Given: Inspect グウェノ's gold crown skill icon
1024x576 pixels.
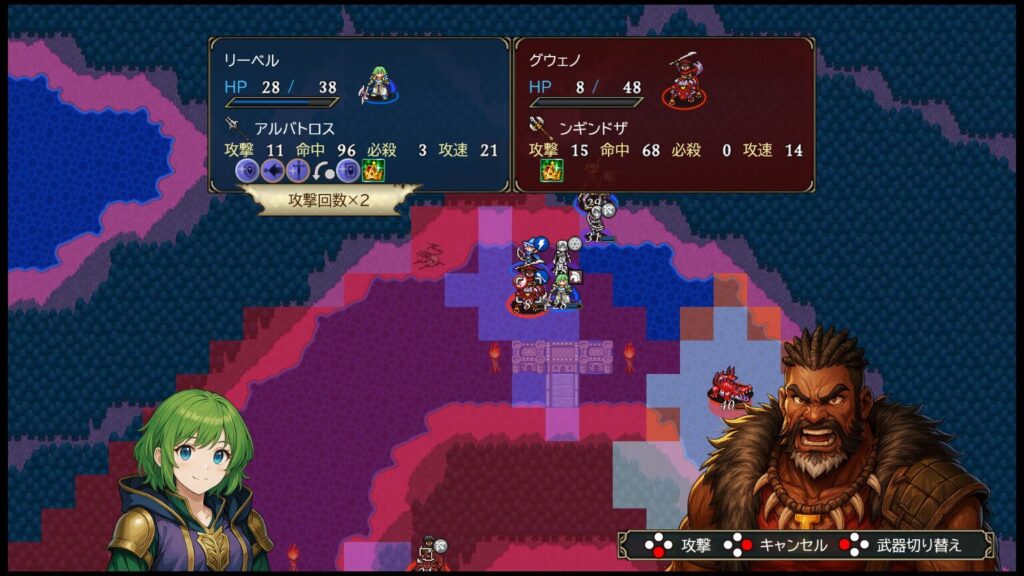Looking at the screenshot, I should click(552, 171).
